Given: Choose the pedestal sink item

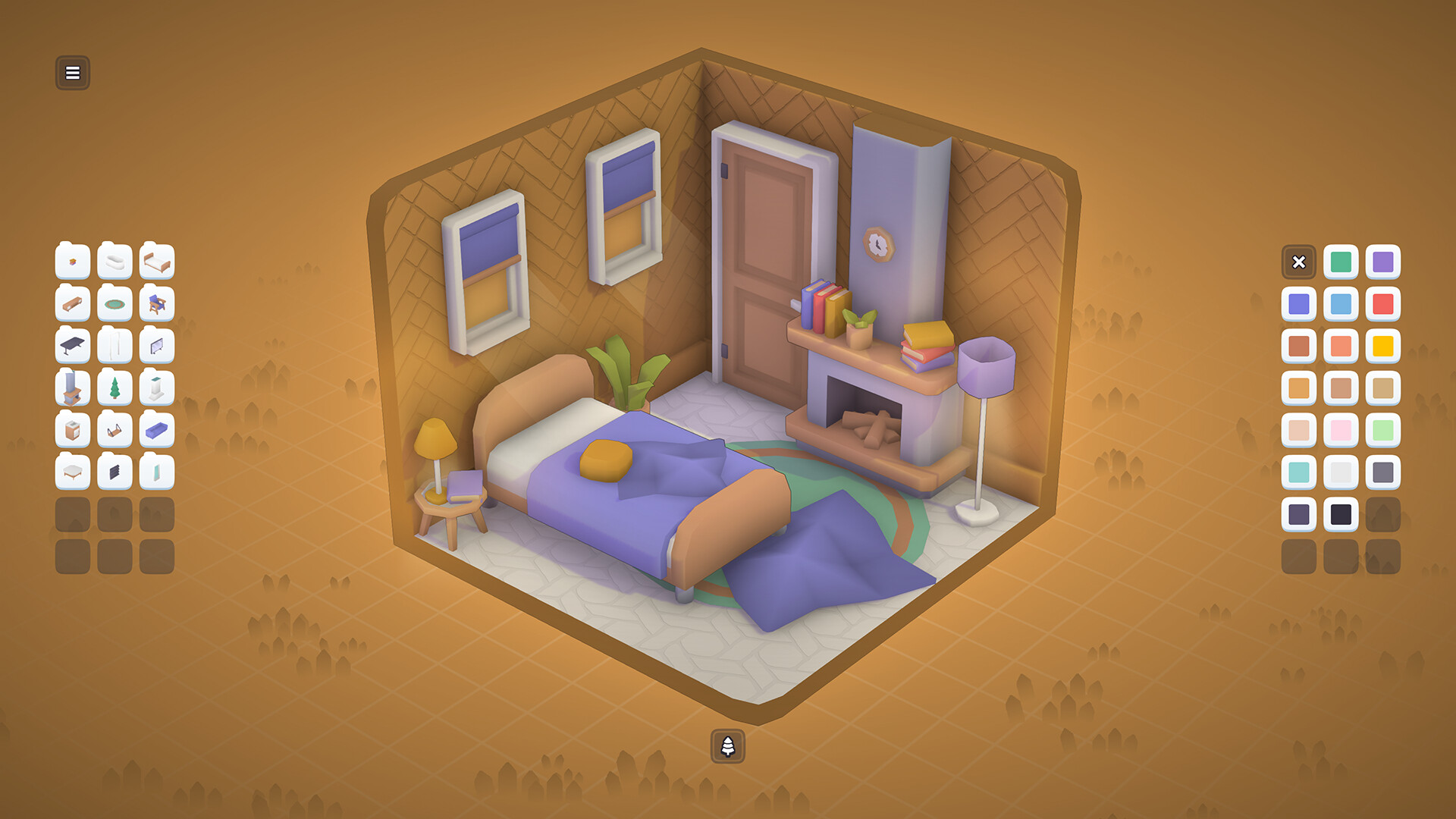Looking at the screenshot, I should pyautogui.click(x=158, y=388).
